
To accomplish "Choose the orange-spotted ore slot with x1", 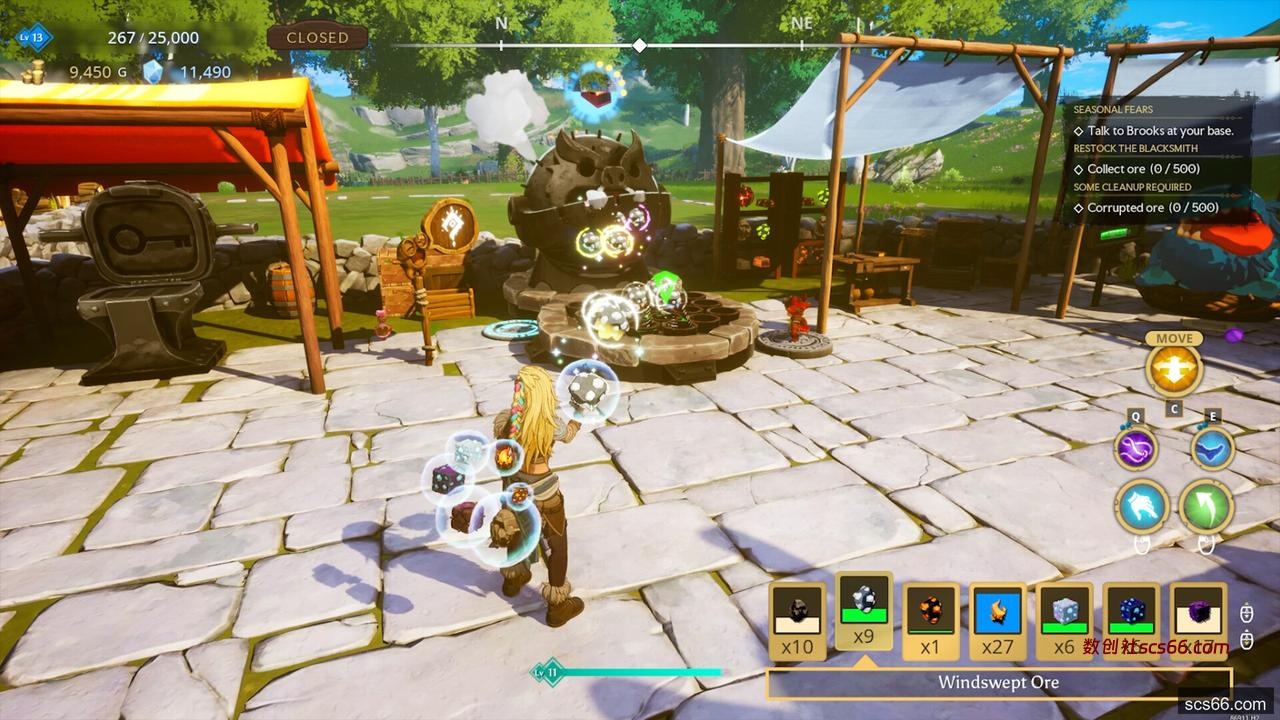I will coord(930,620).
